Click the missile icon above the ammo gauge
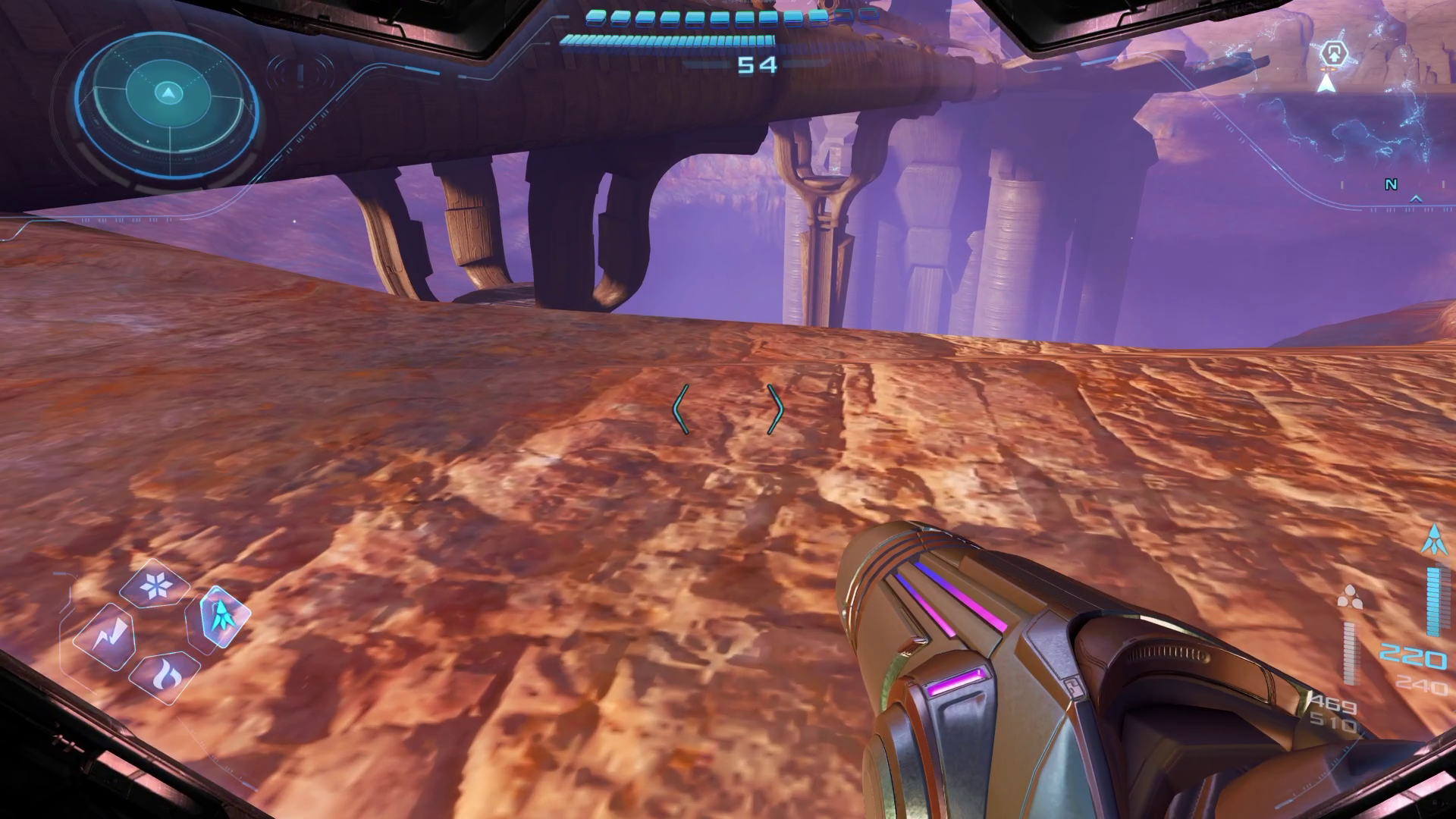 tap(1434, 540)
